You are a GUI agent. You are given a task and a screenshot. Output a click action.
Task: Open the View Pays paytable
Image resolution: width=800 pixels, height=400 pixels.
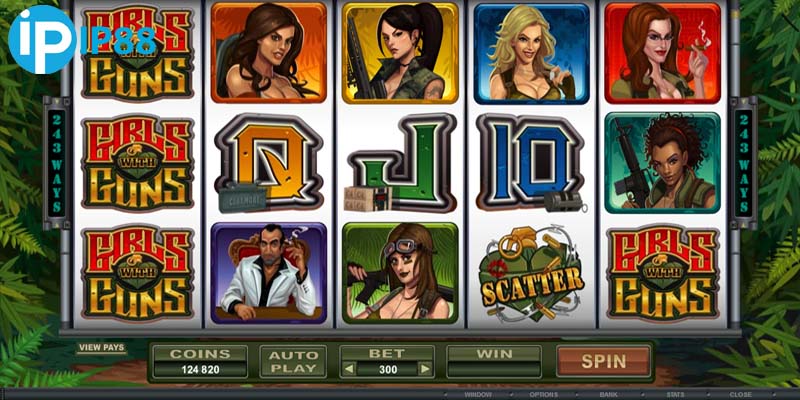click(102, 348)
